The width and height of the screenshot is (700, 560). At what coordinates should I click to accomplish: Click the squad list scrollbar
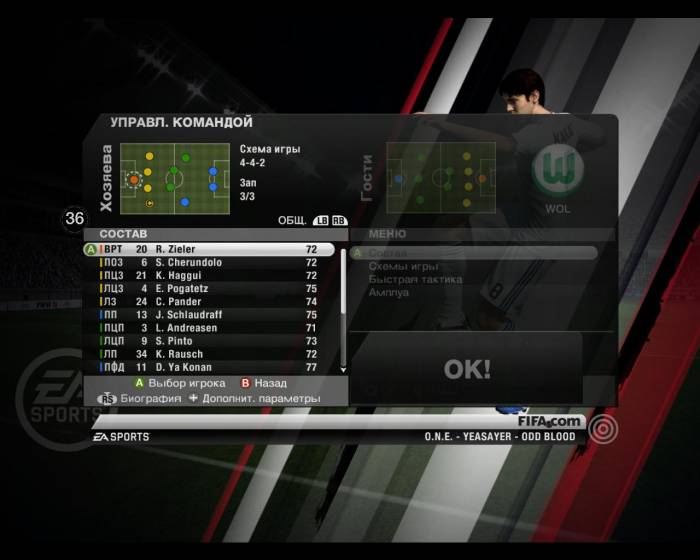344,308
